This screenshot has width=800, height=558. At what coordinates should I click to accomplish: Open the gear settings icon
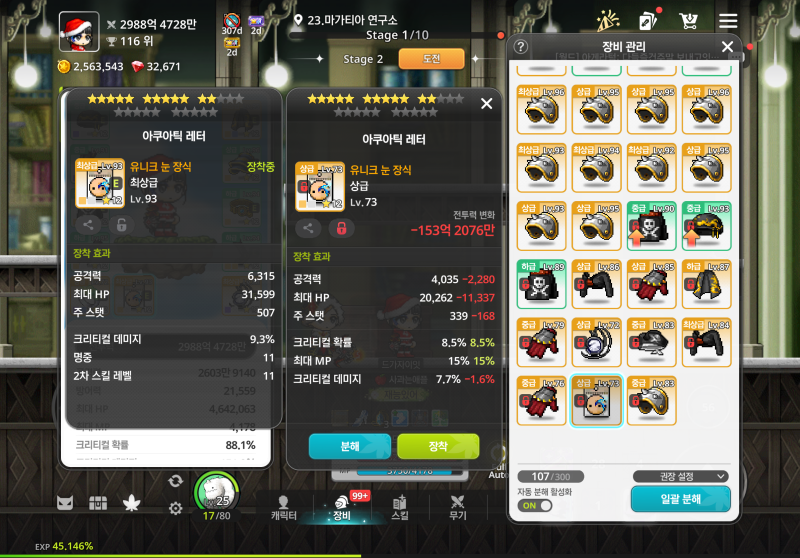tap(176, 508)
